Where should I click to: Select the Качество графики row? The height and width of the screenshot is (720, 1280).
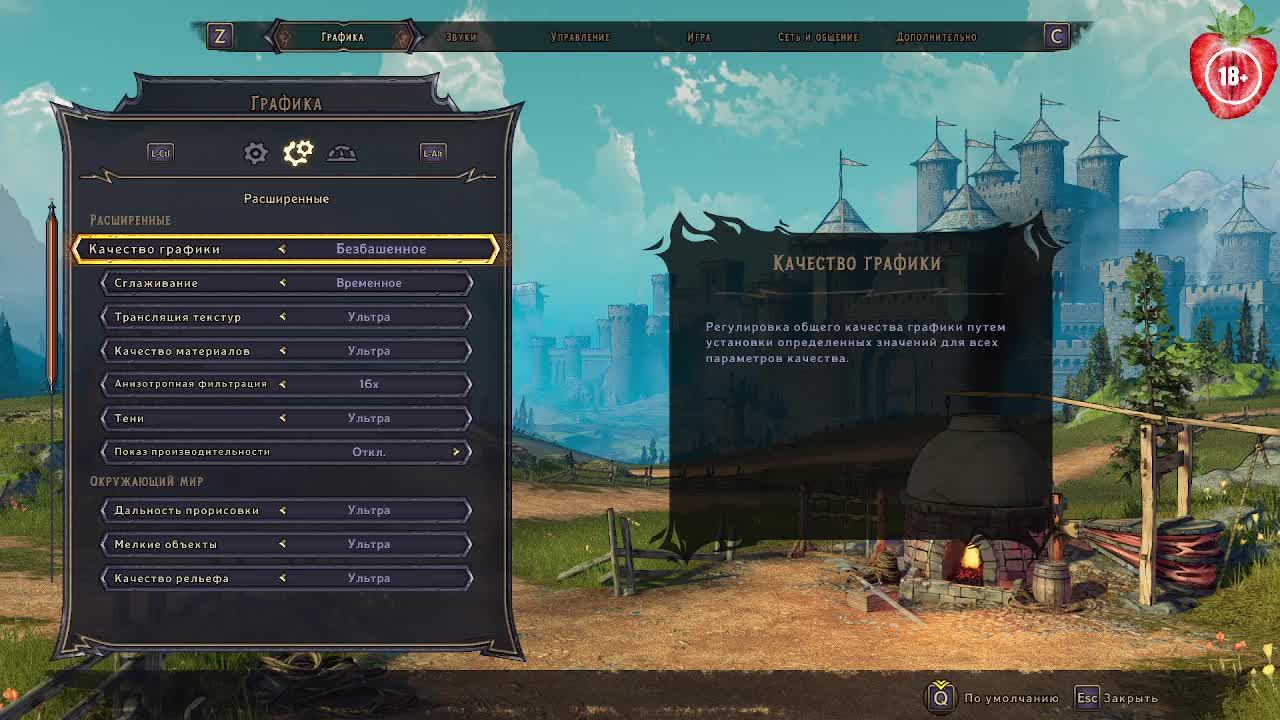tap(286, 249)
